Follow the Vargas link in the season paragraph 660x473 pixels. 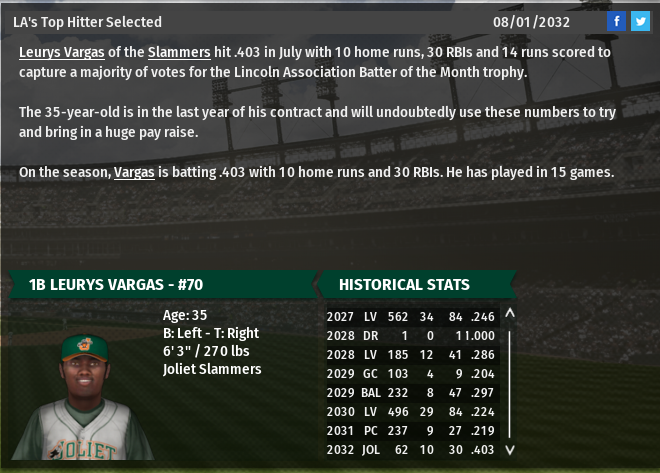click(134, 172)
